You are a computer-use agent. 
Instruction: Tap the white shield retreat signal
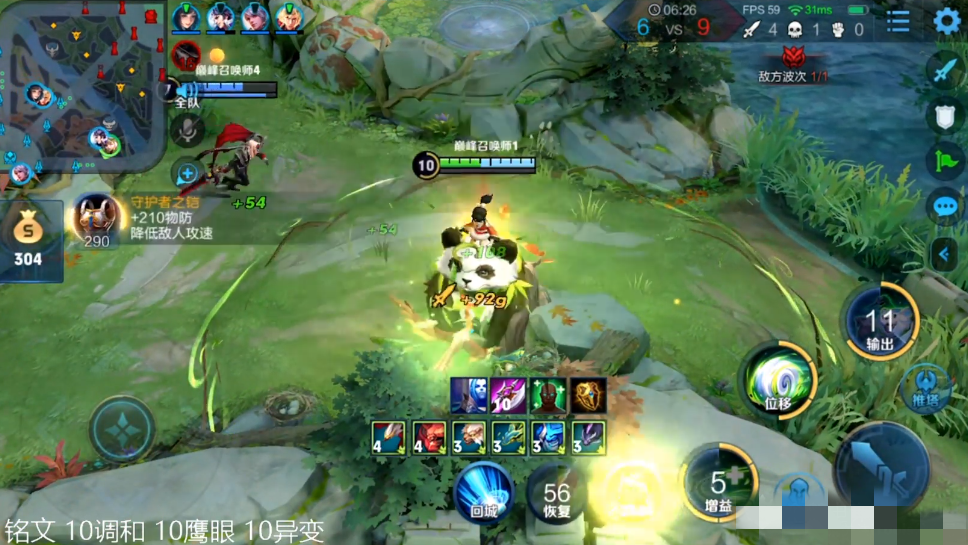coord(945,115)
